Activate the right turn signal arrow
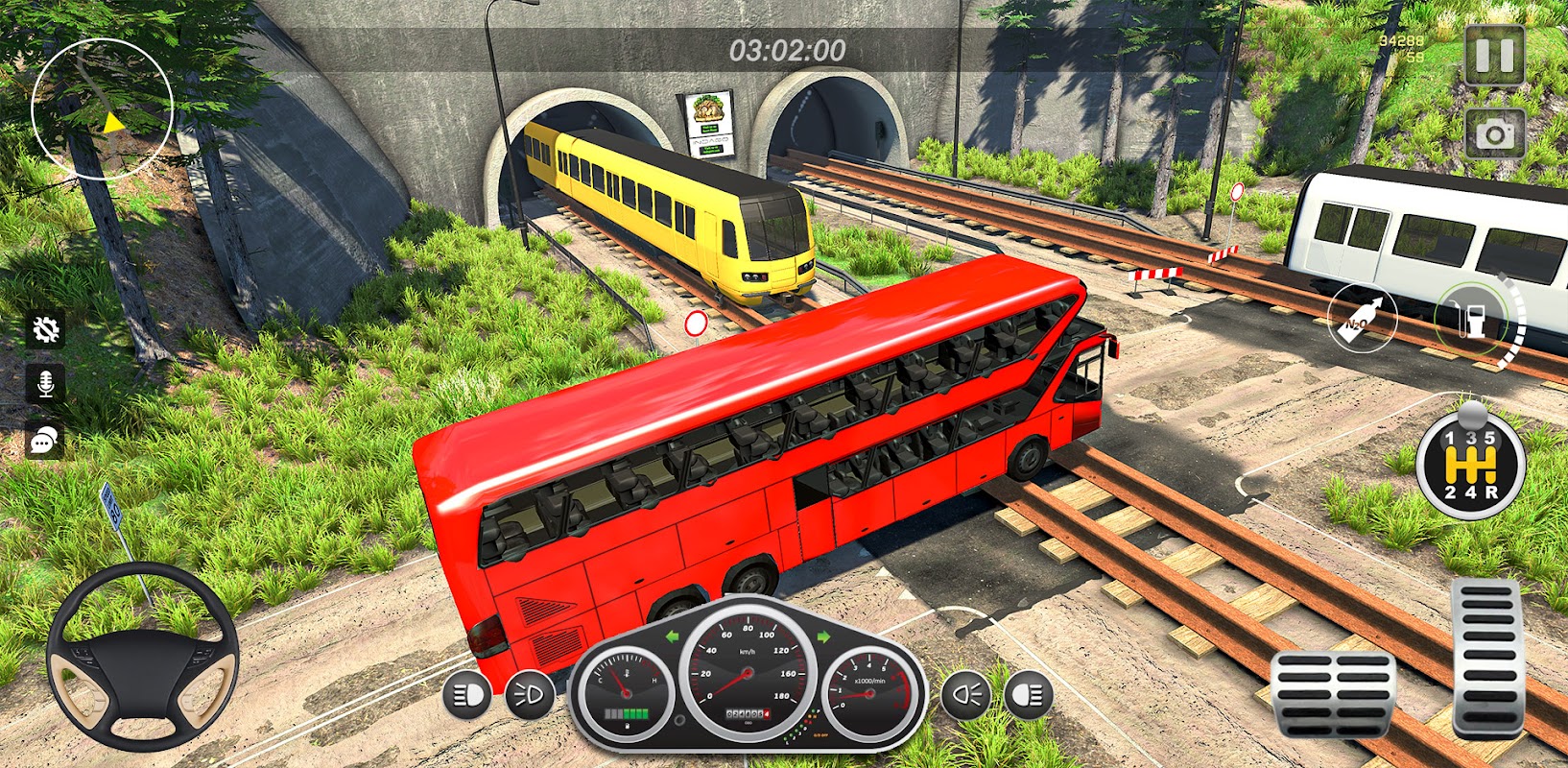The image size is (1568, 768). [822, 636]
